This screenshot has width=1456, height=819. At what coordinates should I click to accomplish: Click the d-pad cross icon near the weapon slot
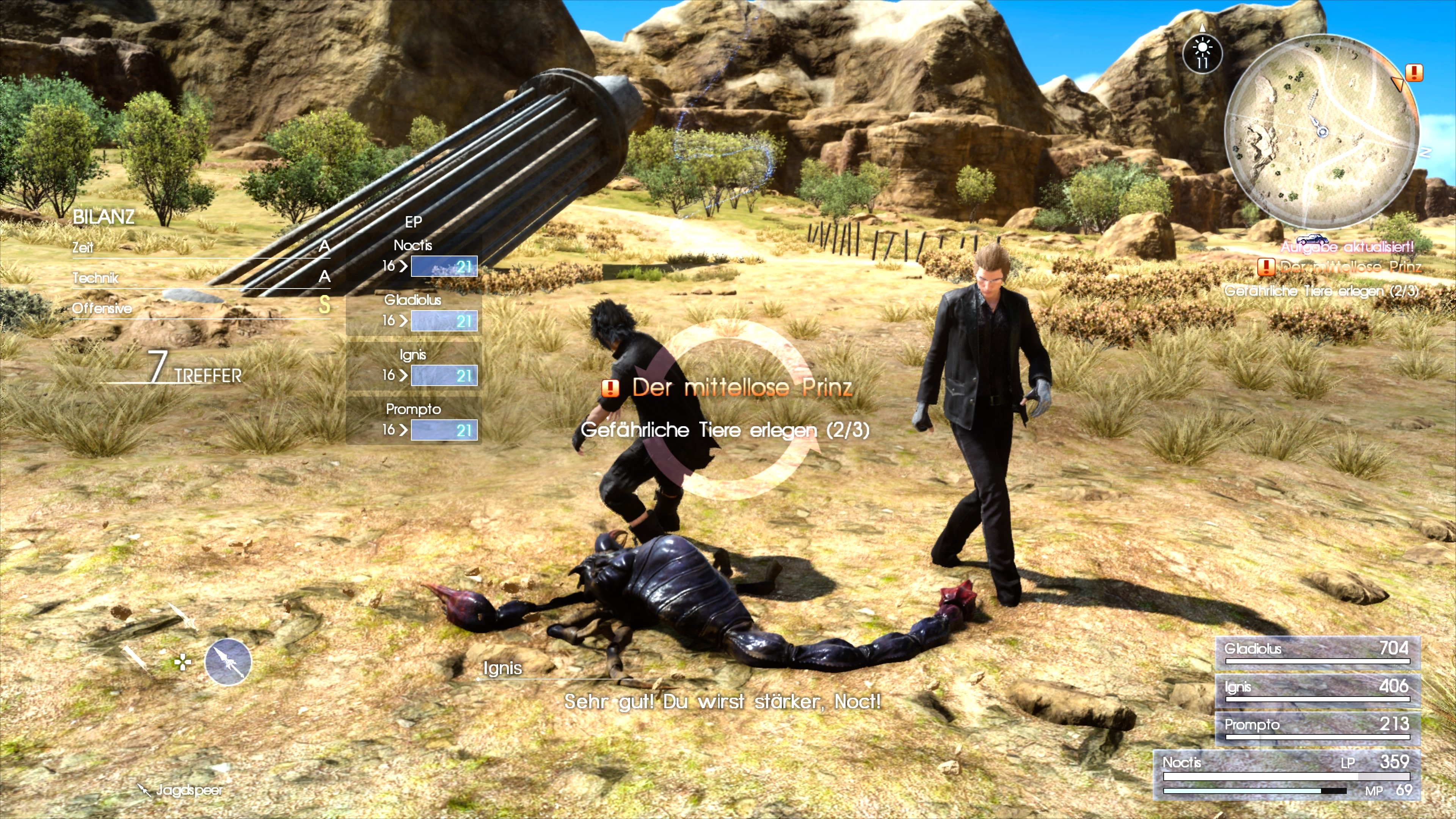[x=183, y=662]
